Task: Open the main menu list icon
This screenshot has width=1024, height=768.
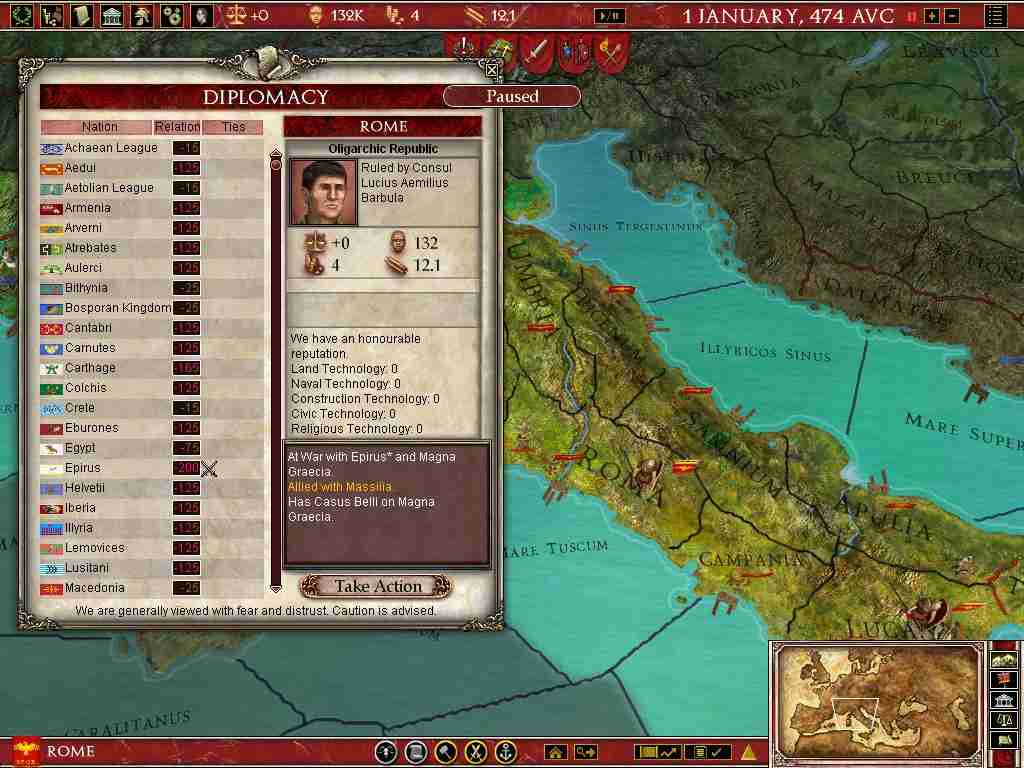Action: pos(995,16)
